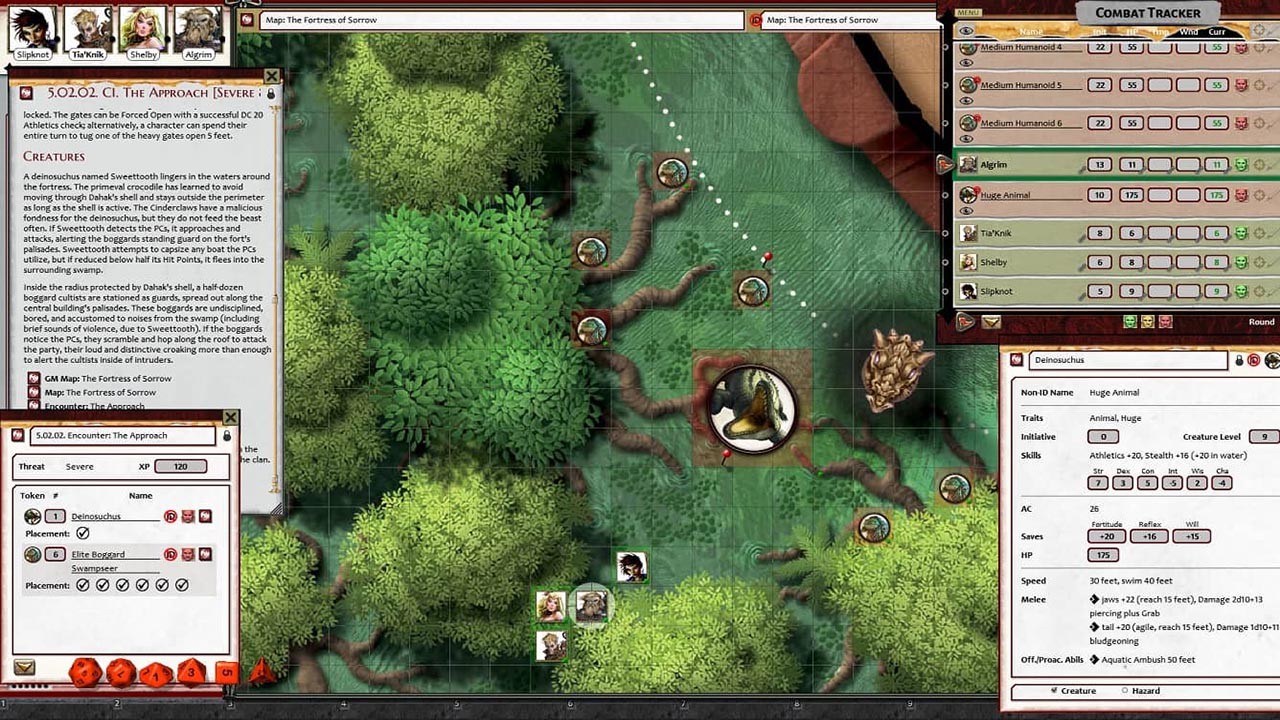Click the next-actor arrow at combat tracker bottom
Viewport: 1280px width, 720px height.
[966, 322]
